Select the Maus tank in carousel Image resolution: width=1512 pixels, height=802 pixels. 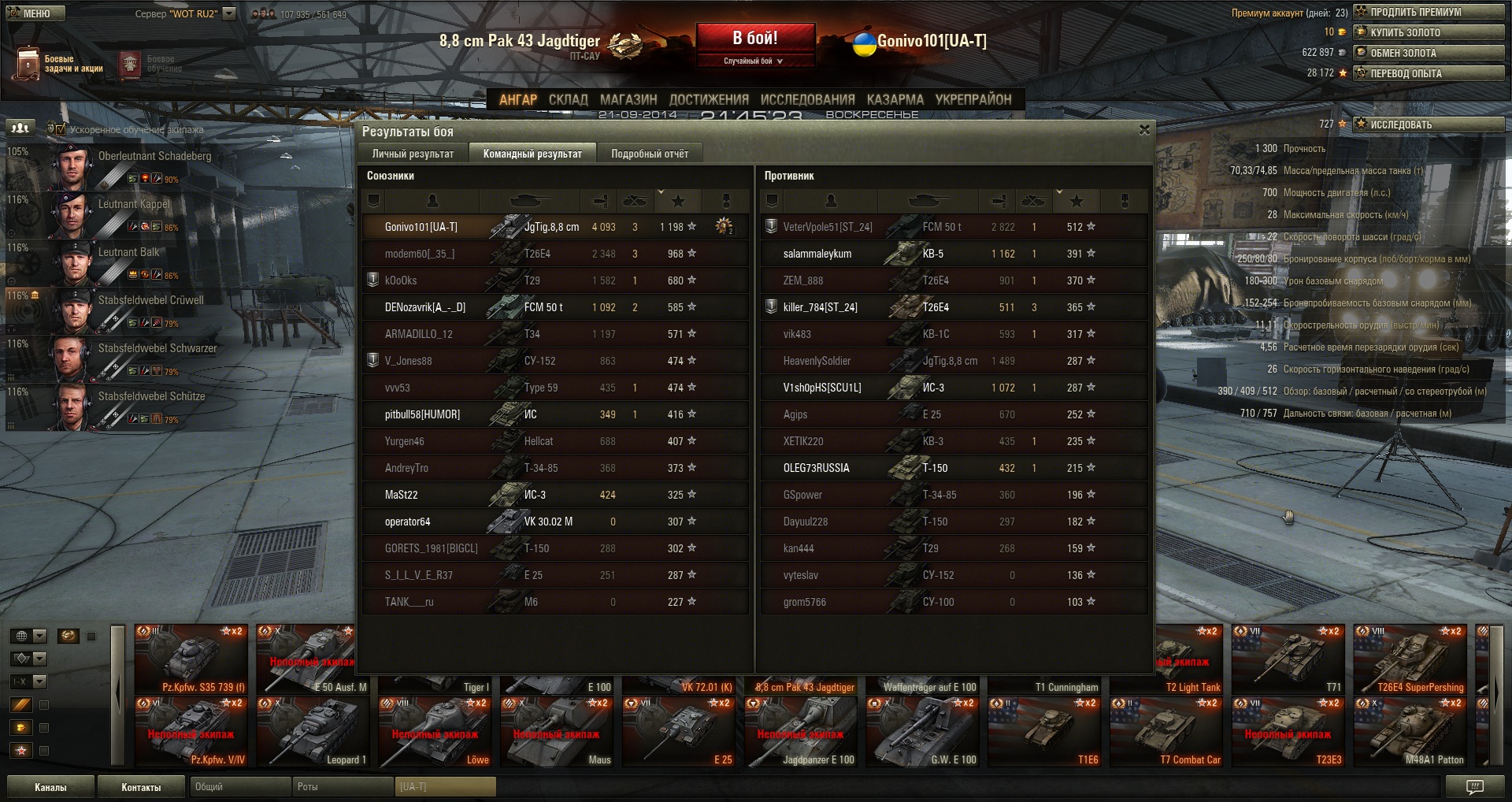pos(558,732)
